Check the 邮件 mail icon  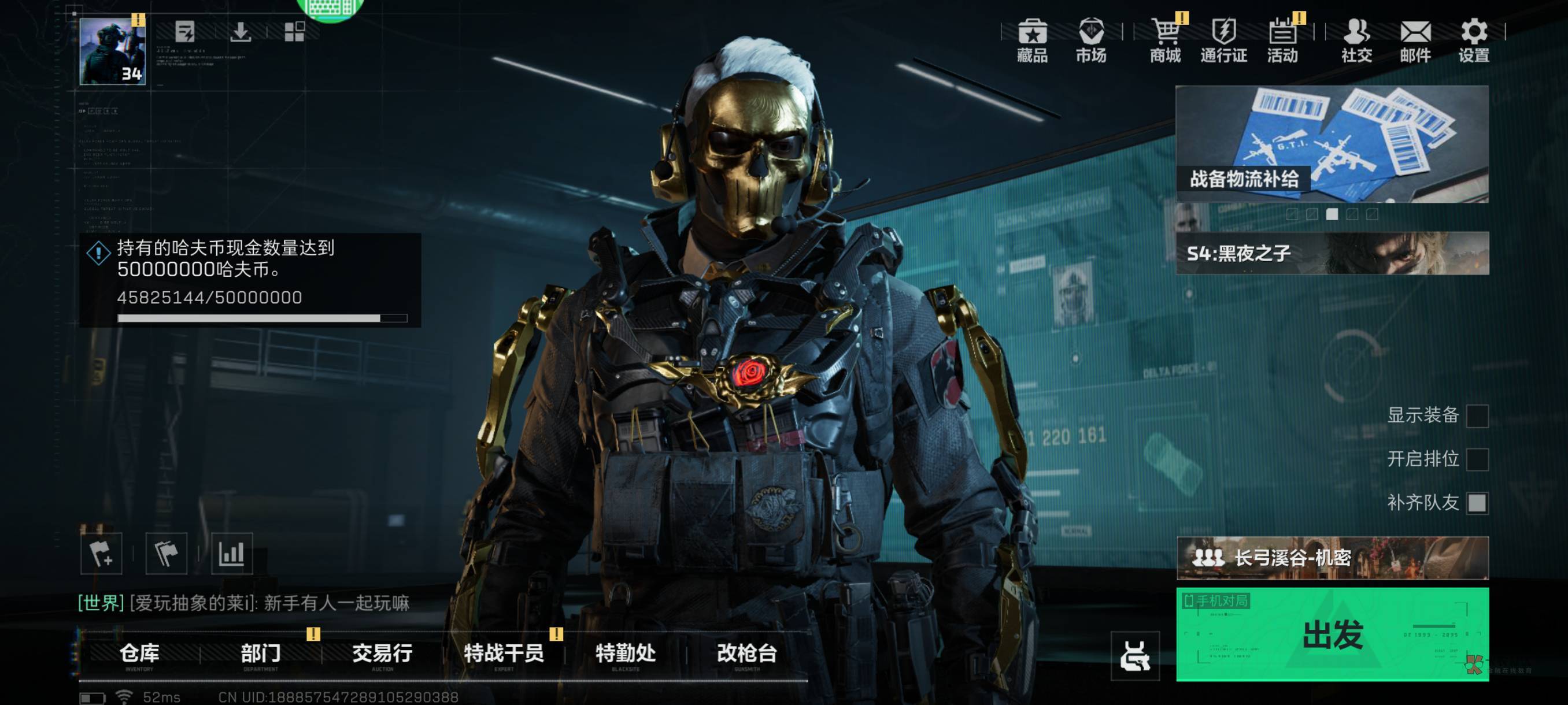[x=1415, y=40]
